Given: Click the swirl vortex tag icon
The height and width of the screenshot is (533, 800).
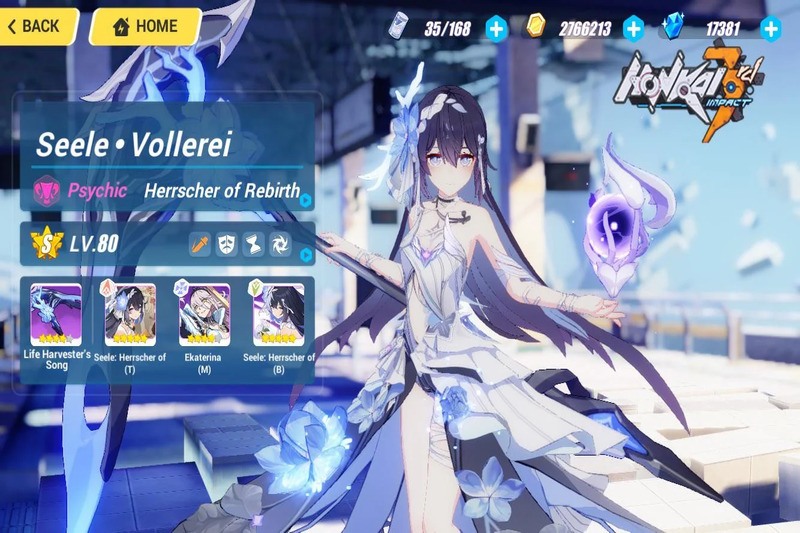Looking at the screenshot, I should pos(281,244).
